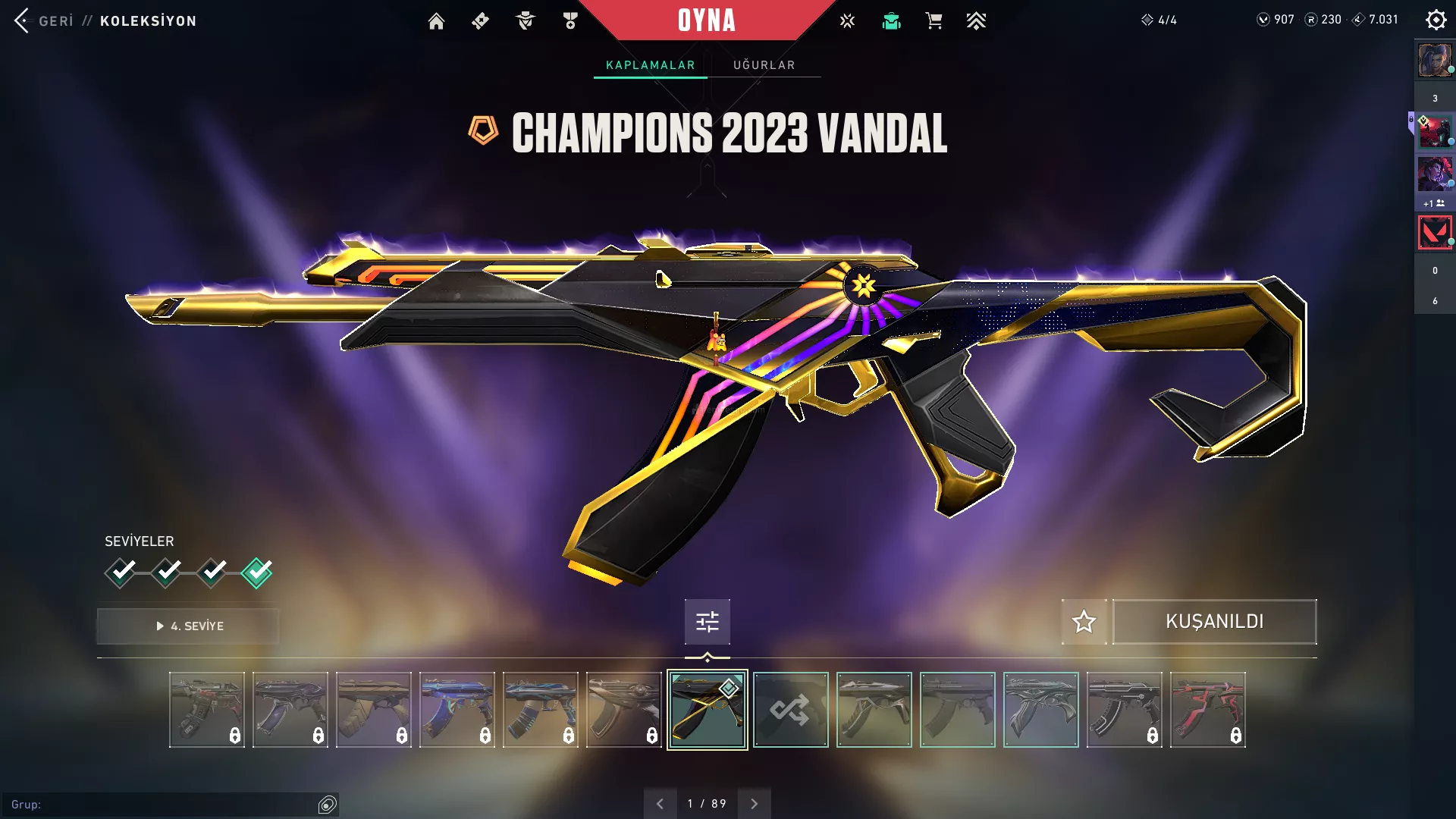Go to the next skin page
The width and height of the screenshot is (1456, 819).
pos(754,804)
